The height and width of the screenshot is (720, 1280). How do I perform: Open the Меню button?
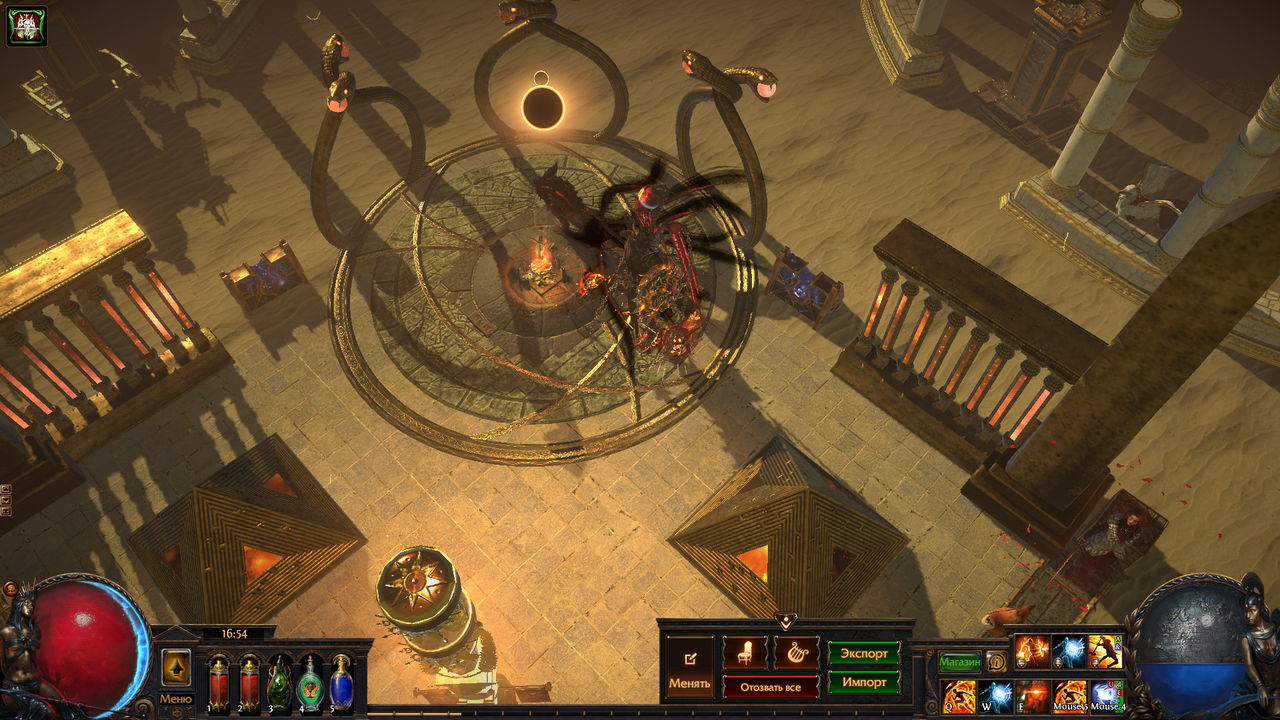click(176, 699)
